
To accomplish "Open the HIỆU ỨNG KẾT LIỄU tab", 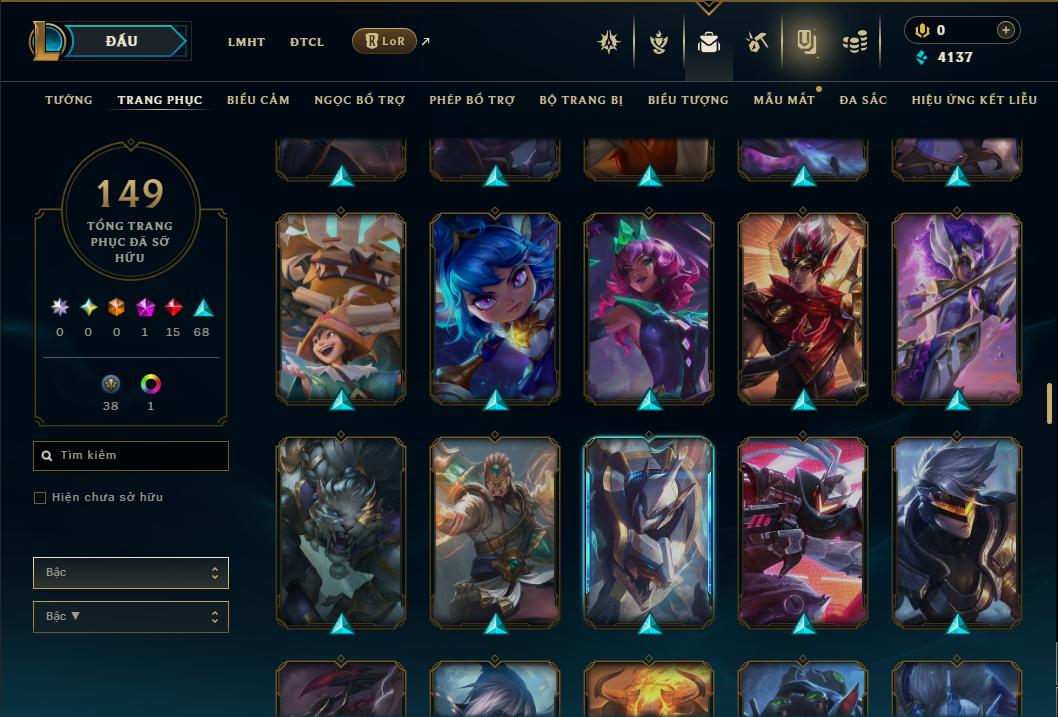I will click(x=972, y=100).
